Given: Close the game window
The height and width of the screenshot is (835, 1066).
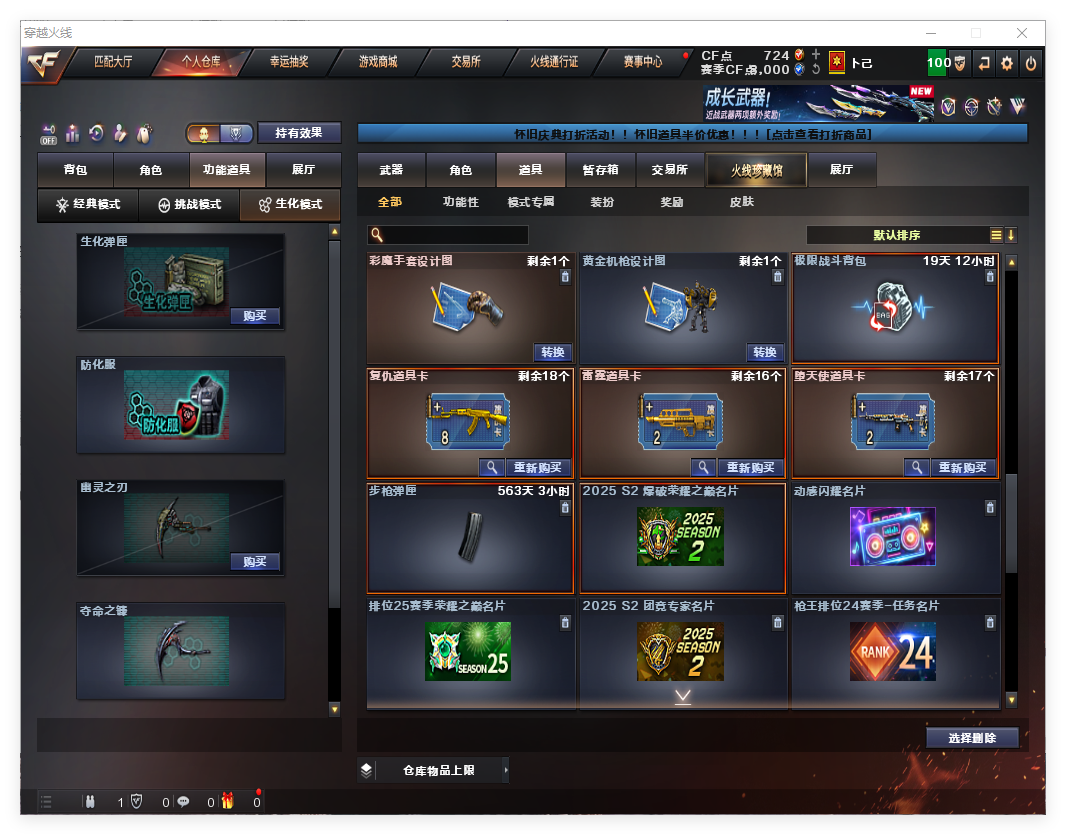Looking at the screenshot, I should 1023,33.
